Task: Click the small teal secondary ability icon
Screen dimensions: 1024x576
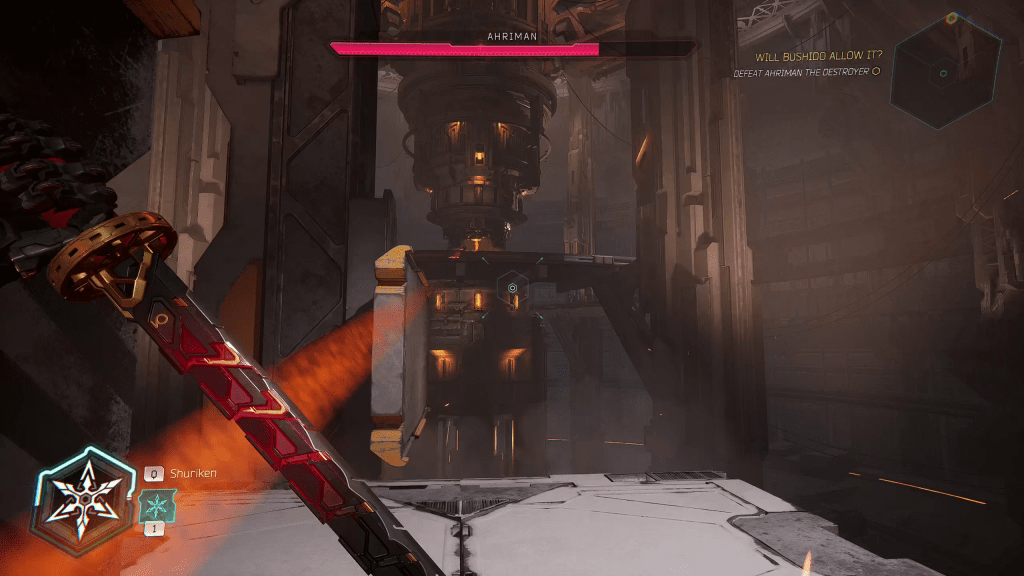Action: point(156,505)
